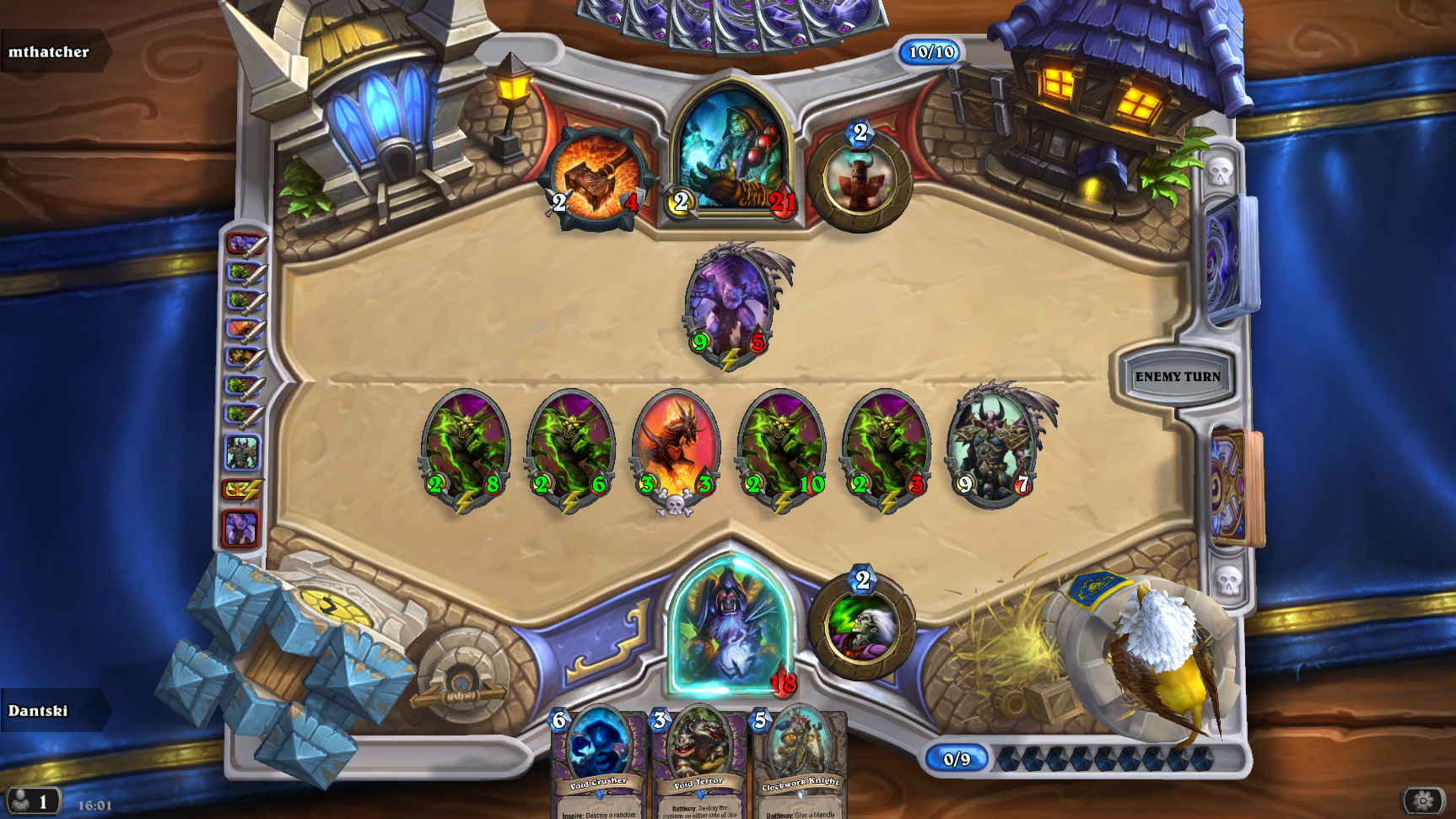This screenshot has width=1456, height=819.
Task: Click the ENEMY TURN banner
Action: click(x=1177, y=376)
